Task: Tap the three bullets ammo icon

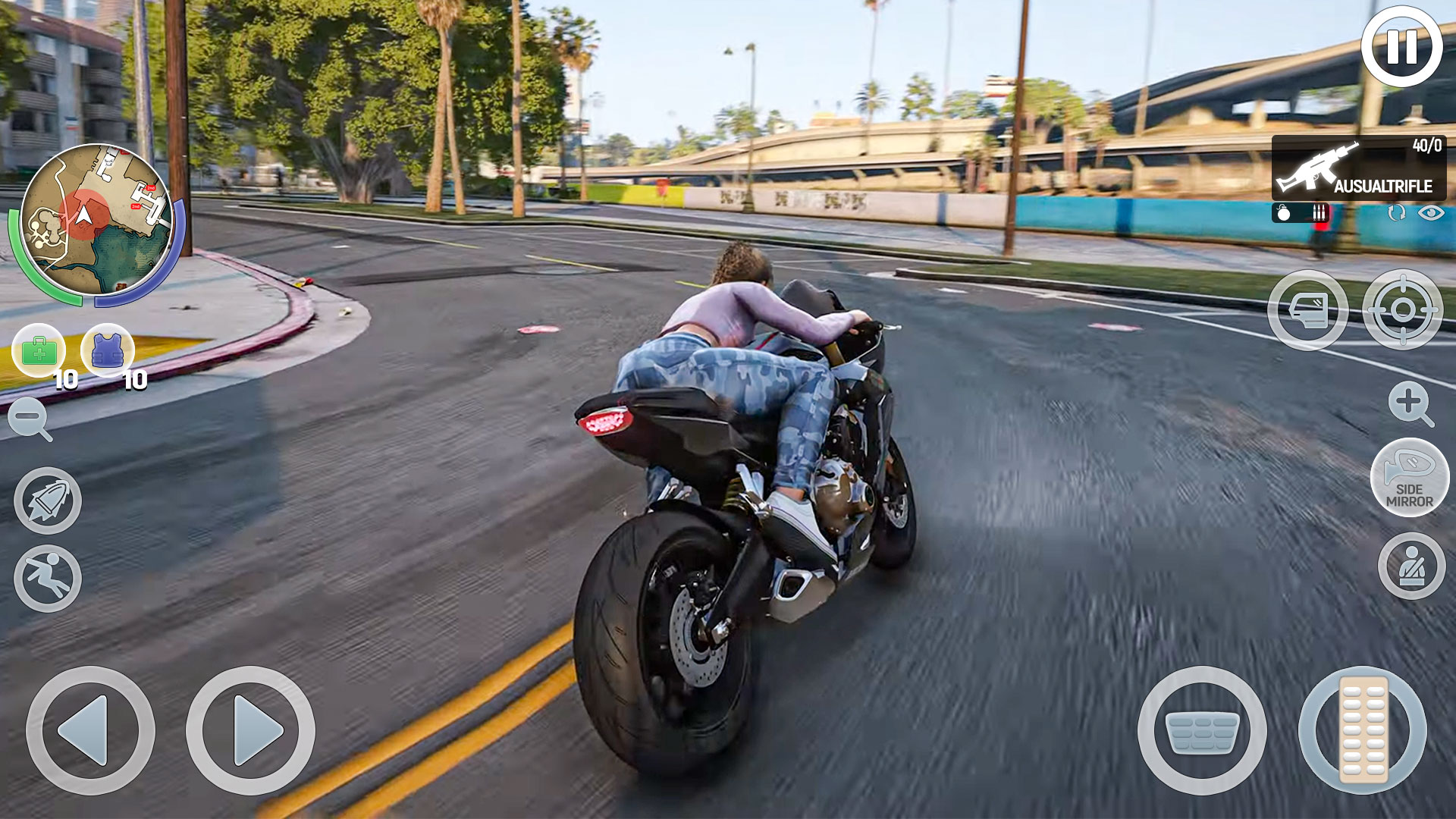Action: (1319, 213)
